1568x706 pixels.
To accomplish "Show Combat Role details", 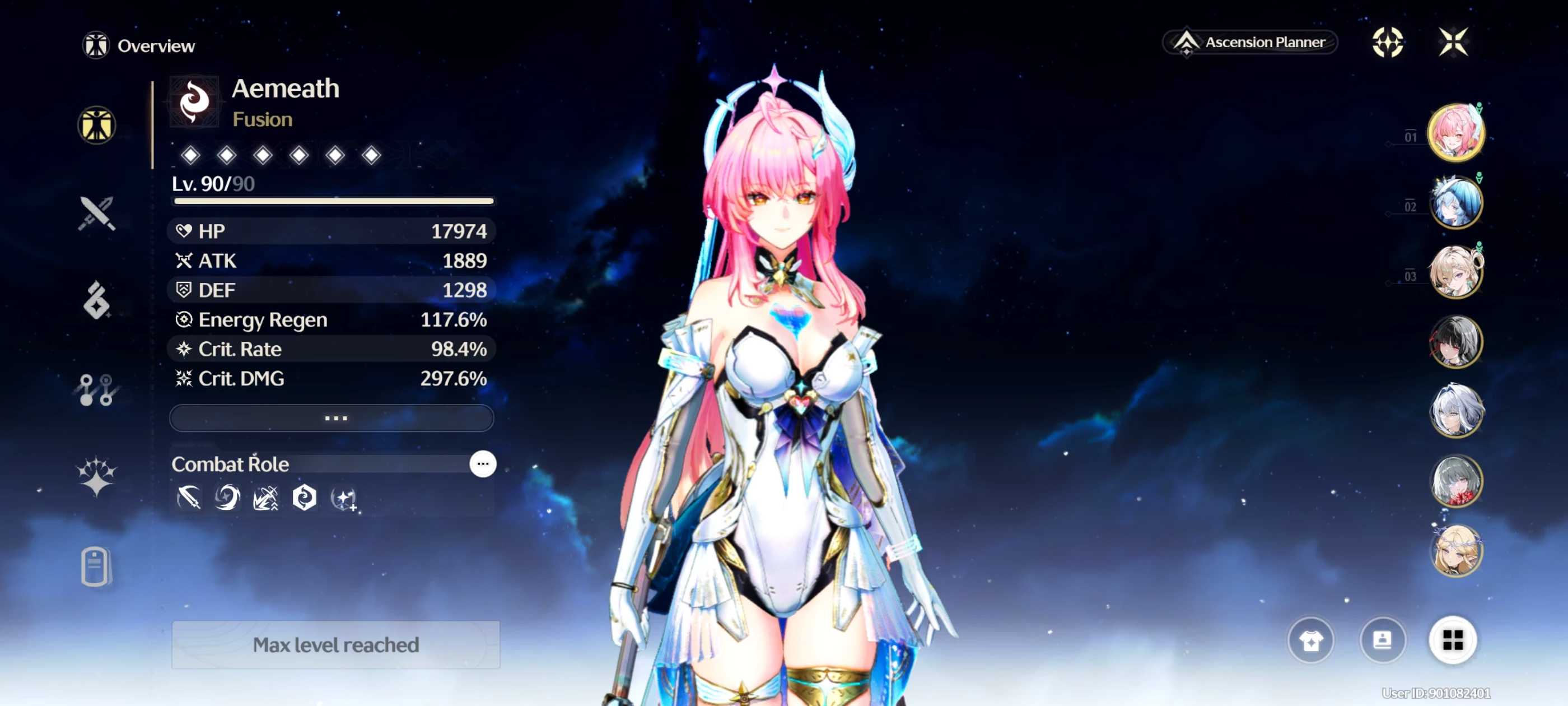I will 483,464.
